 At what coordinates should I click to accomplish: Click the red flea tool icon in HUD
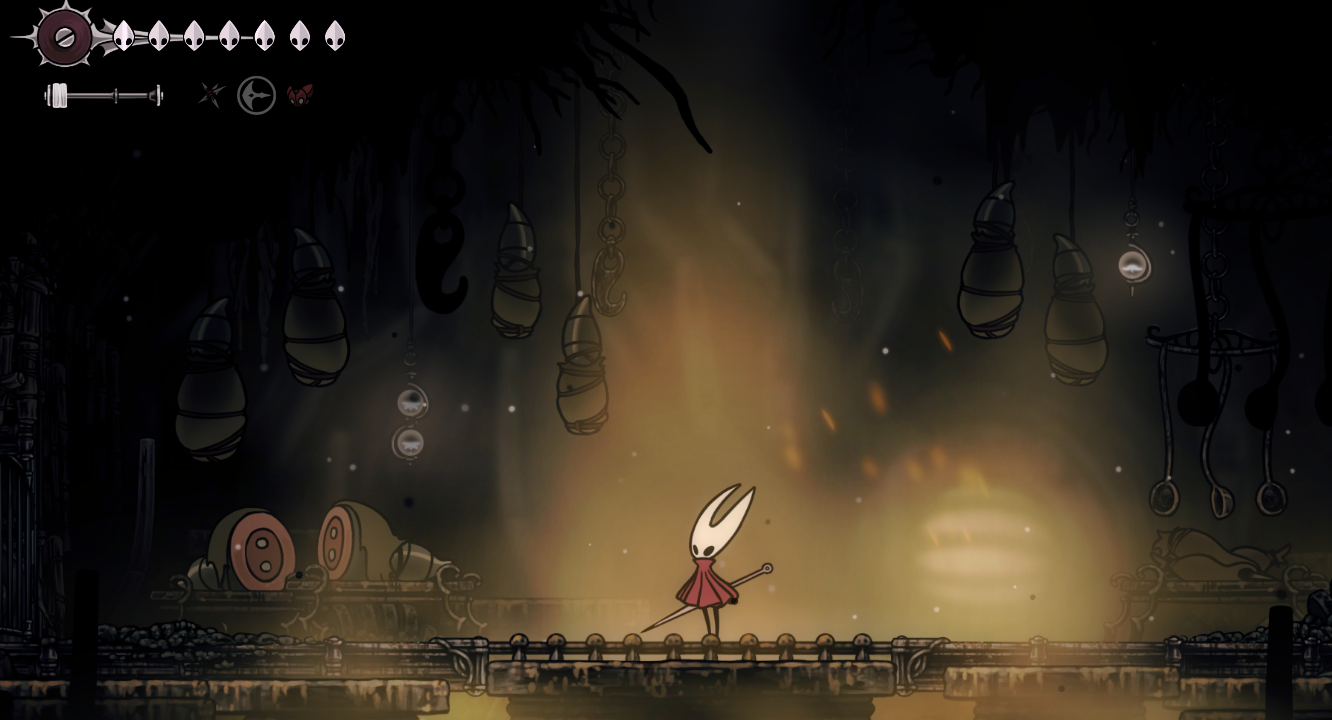299,95
